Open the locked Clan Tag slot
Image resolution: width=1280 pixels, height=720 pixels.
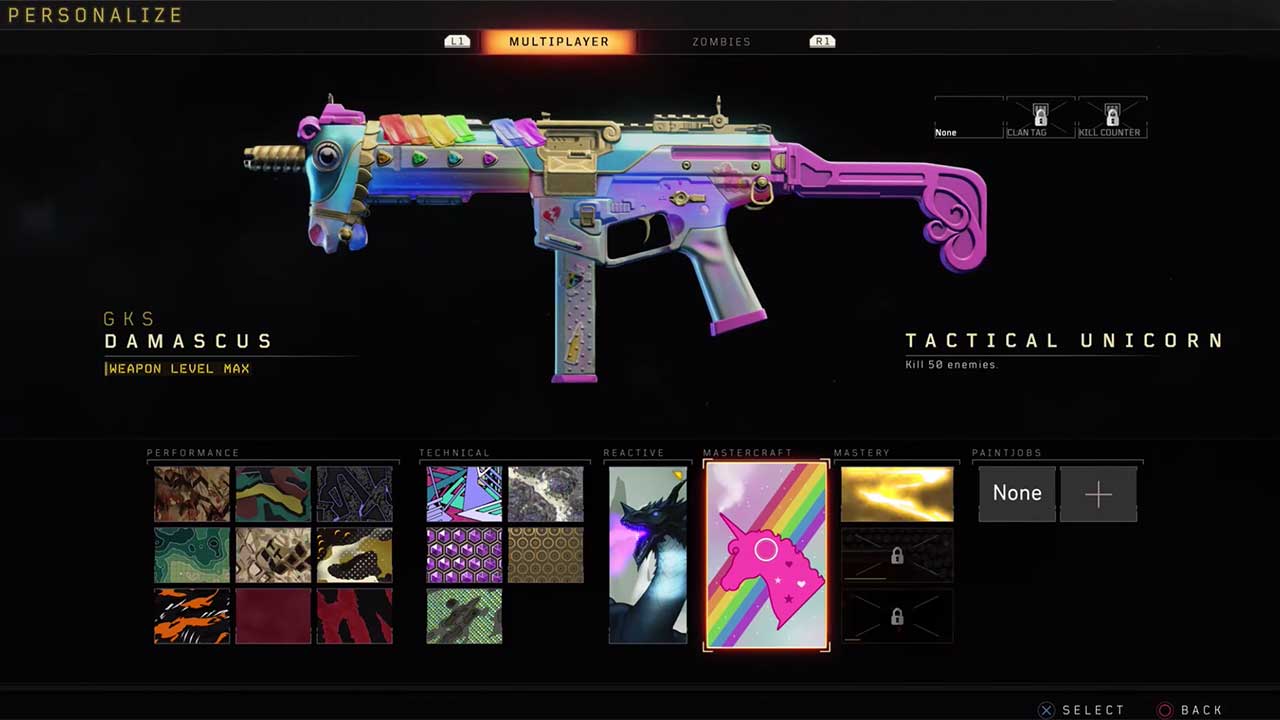click(1040, 118)
